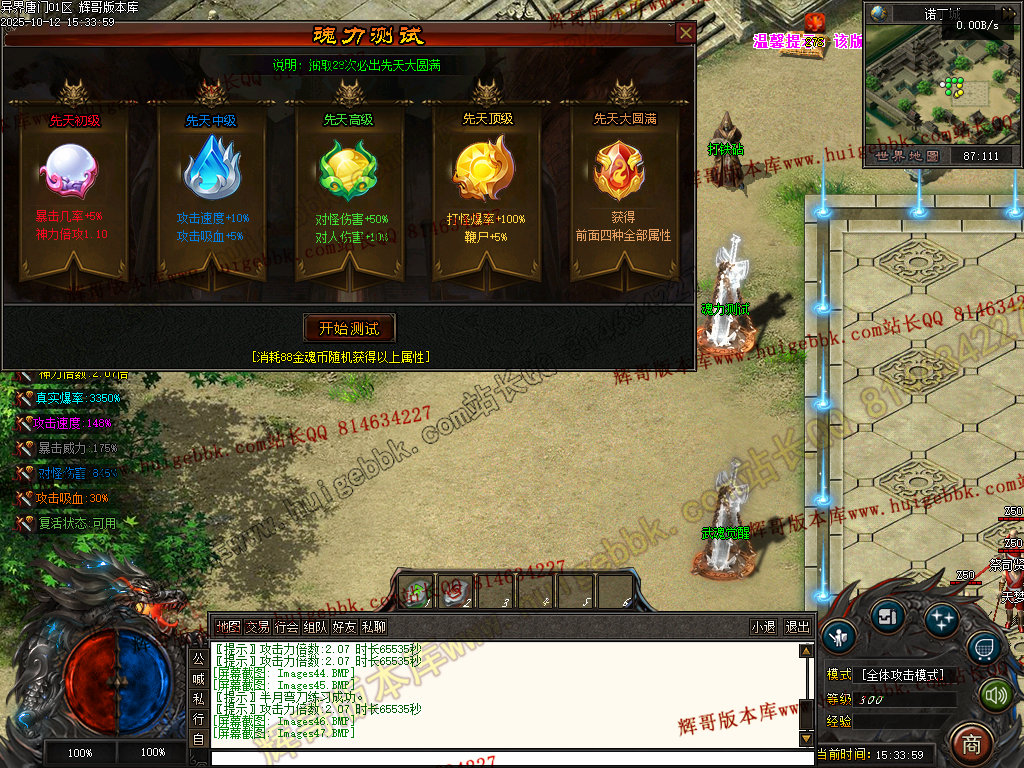Switch to the 交易 chat tab

click(x=258, y=627)
